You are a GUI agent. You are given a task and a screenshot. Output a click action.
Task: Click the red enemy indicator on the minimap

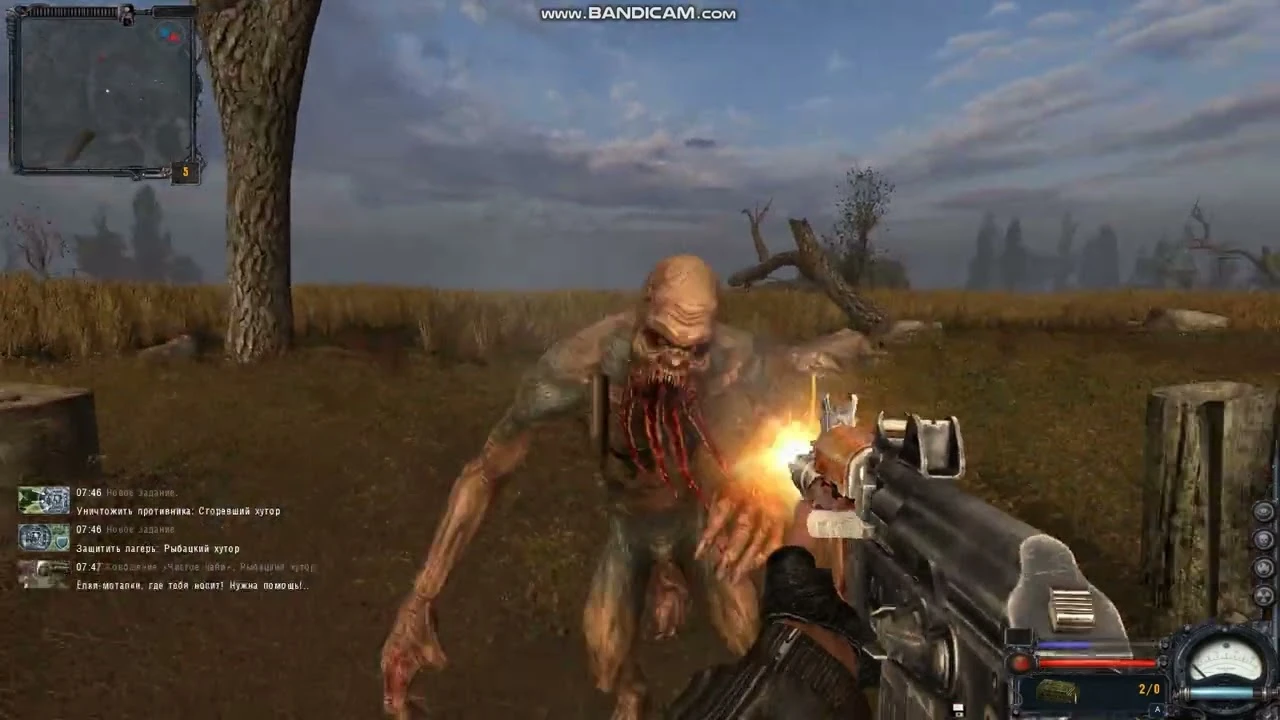point(175,38)
